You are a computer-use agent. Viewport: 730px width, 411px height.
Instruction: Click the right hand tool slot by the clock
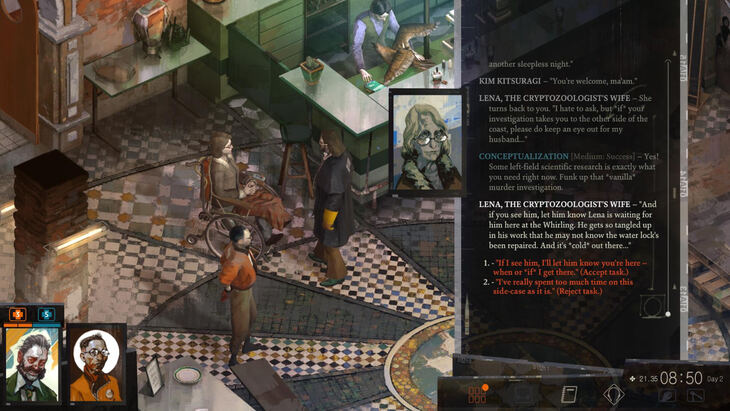click(x=692, y=395)
